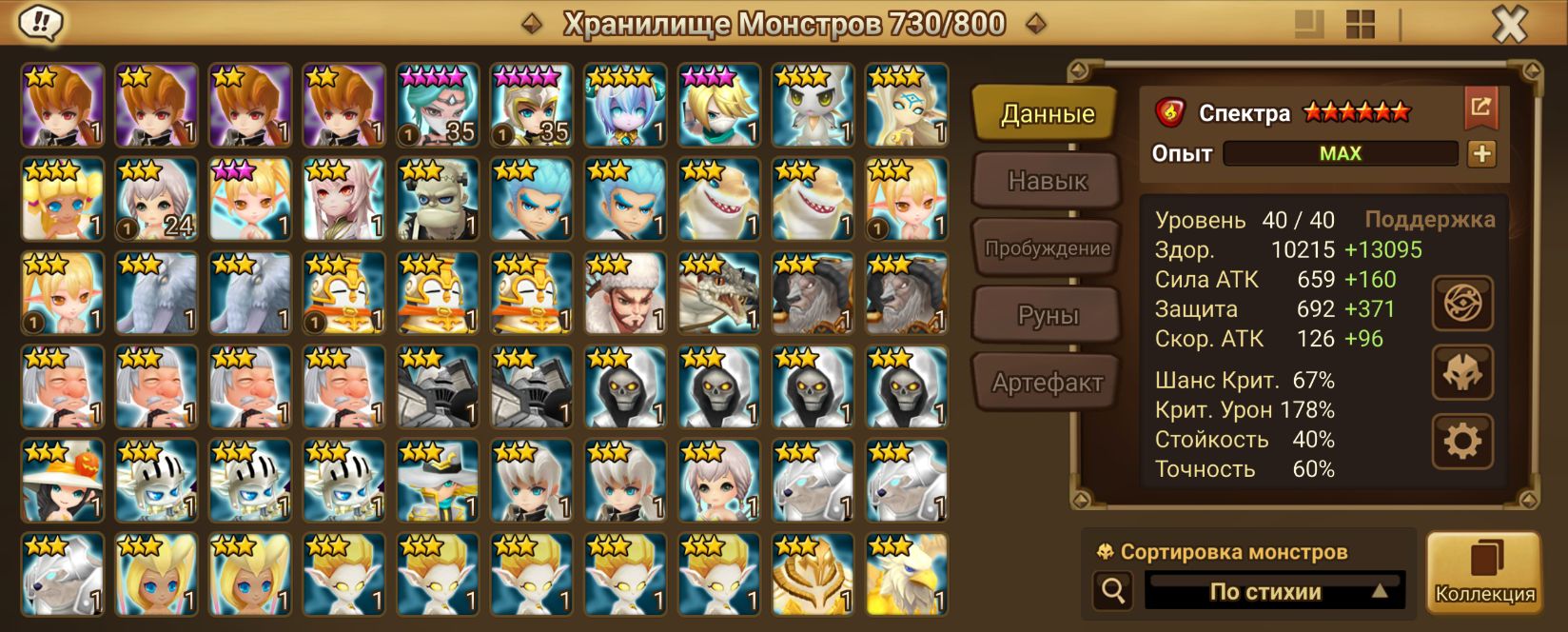Close the Monster Storage window

coord(1509,25)
